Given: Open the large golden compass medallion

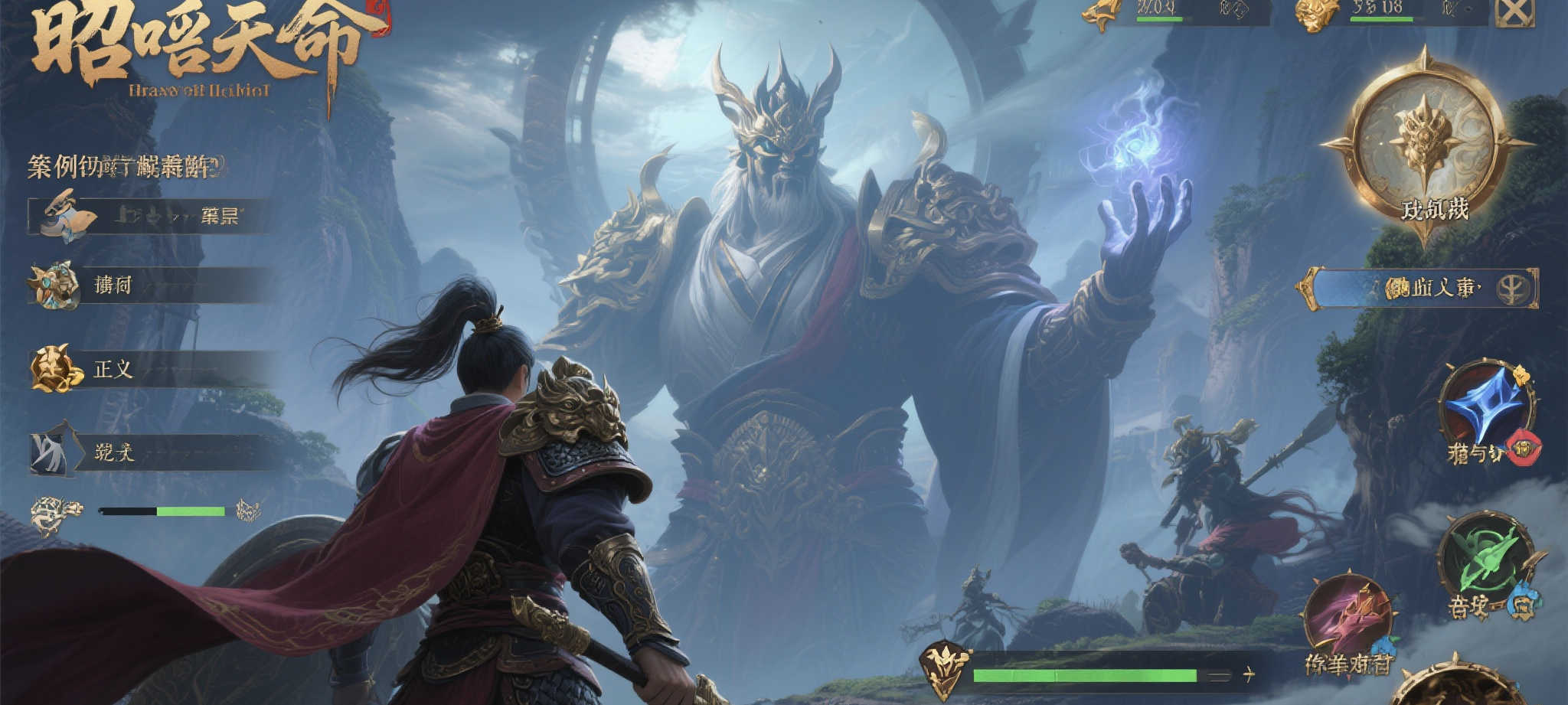Looking at the screenshot, I should (x=1425, y=144).
